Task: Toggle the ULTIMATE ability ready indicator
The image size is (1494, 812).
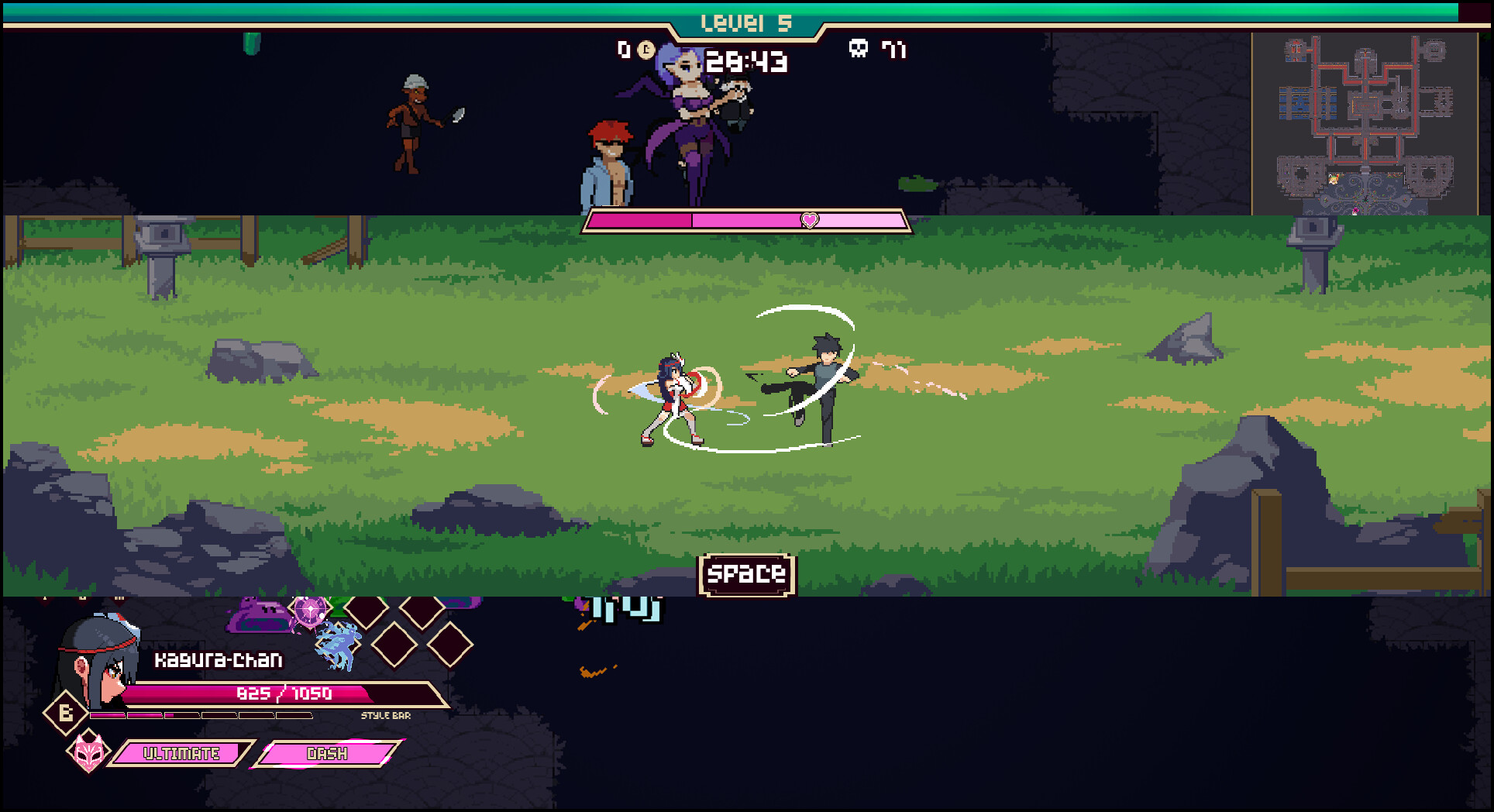Action: [x=183, y=752]
